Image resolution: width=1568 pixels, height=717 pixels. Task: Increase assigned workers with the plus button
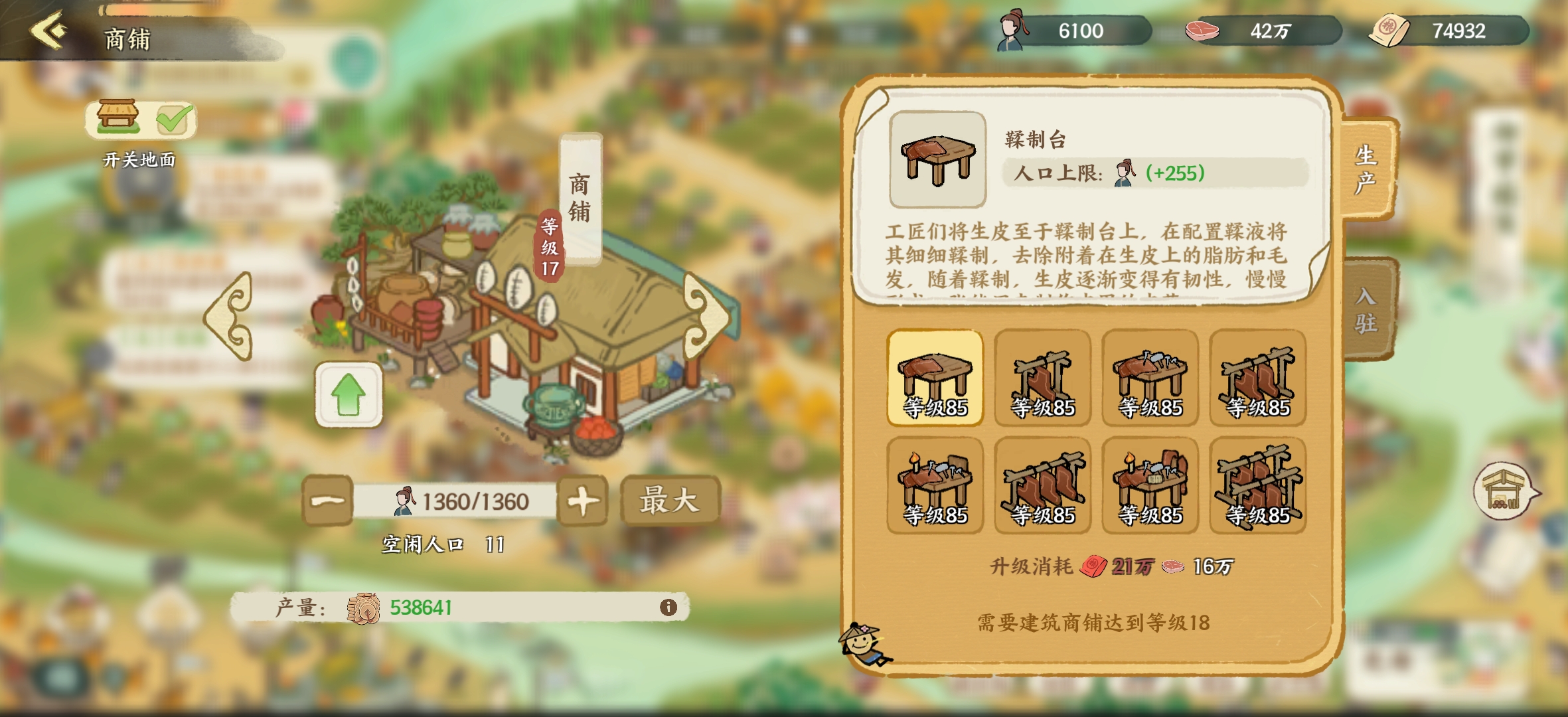click(x=582, y=501)
